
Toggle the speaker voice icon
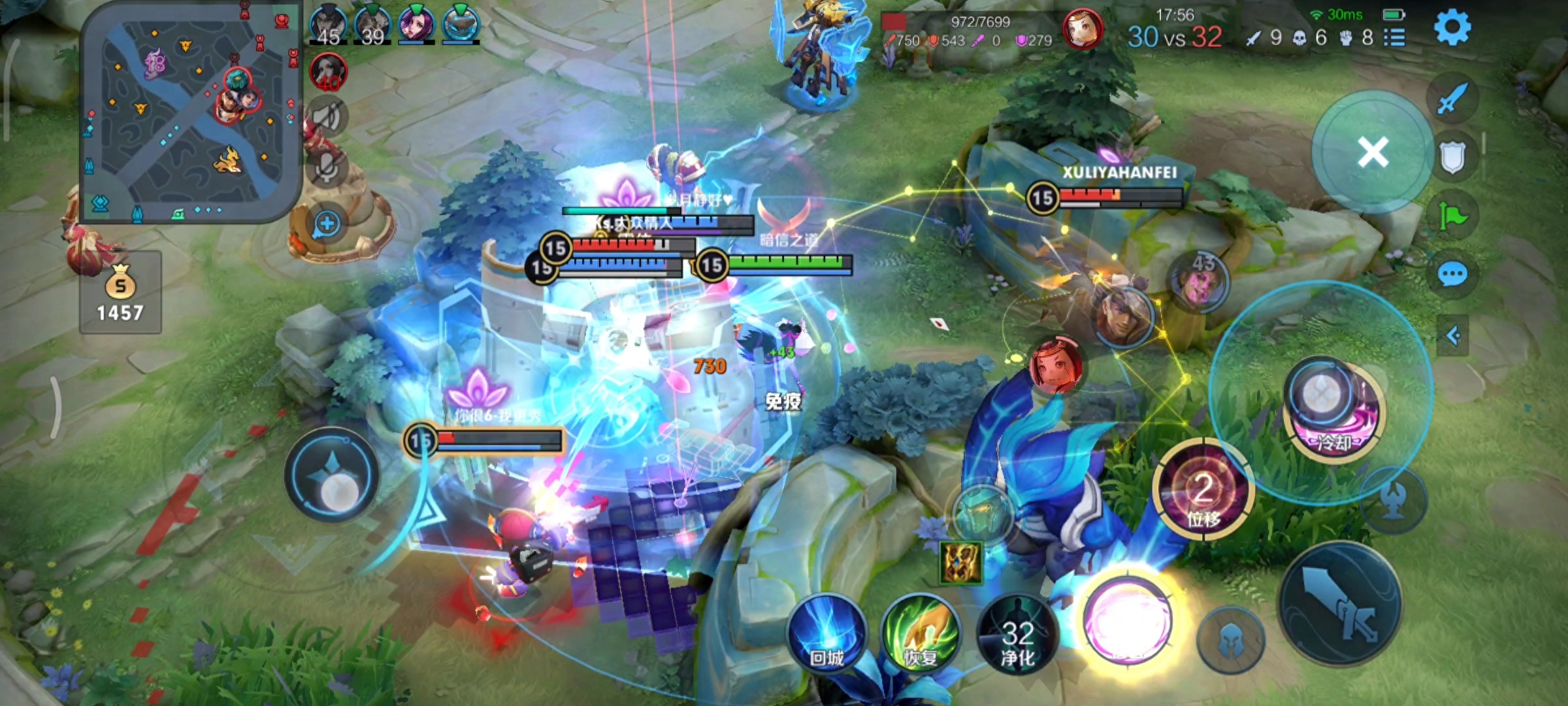(x=328, y=118)
